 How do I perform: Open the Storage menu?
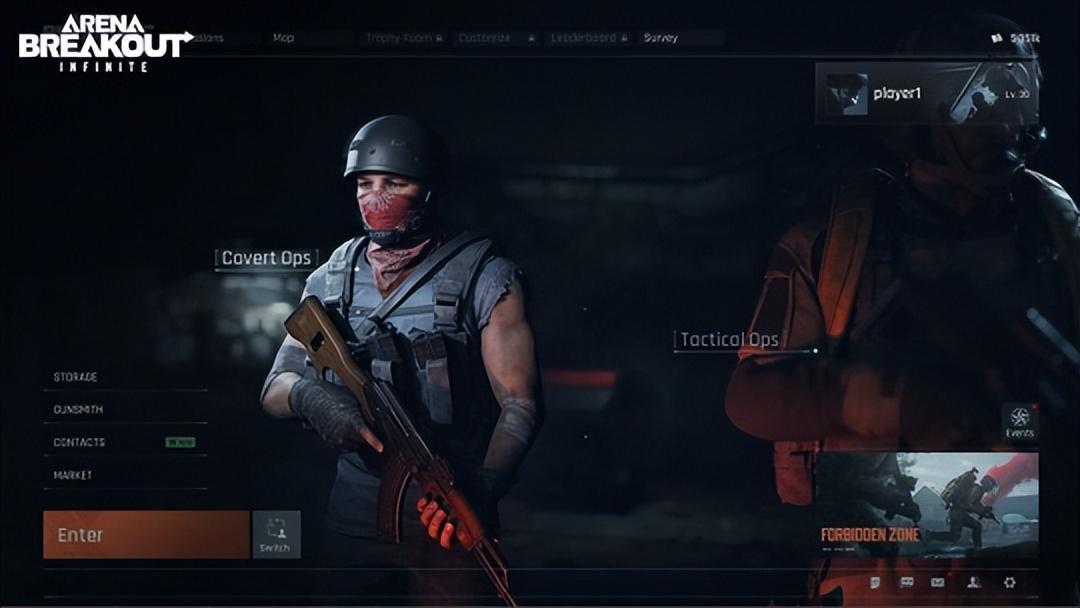pos(76,377)
